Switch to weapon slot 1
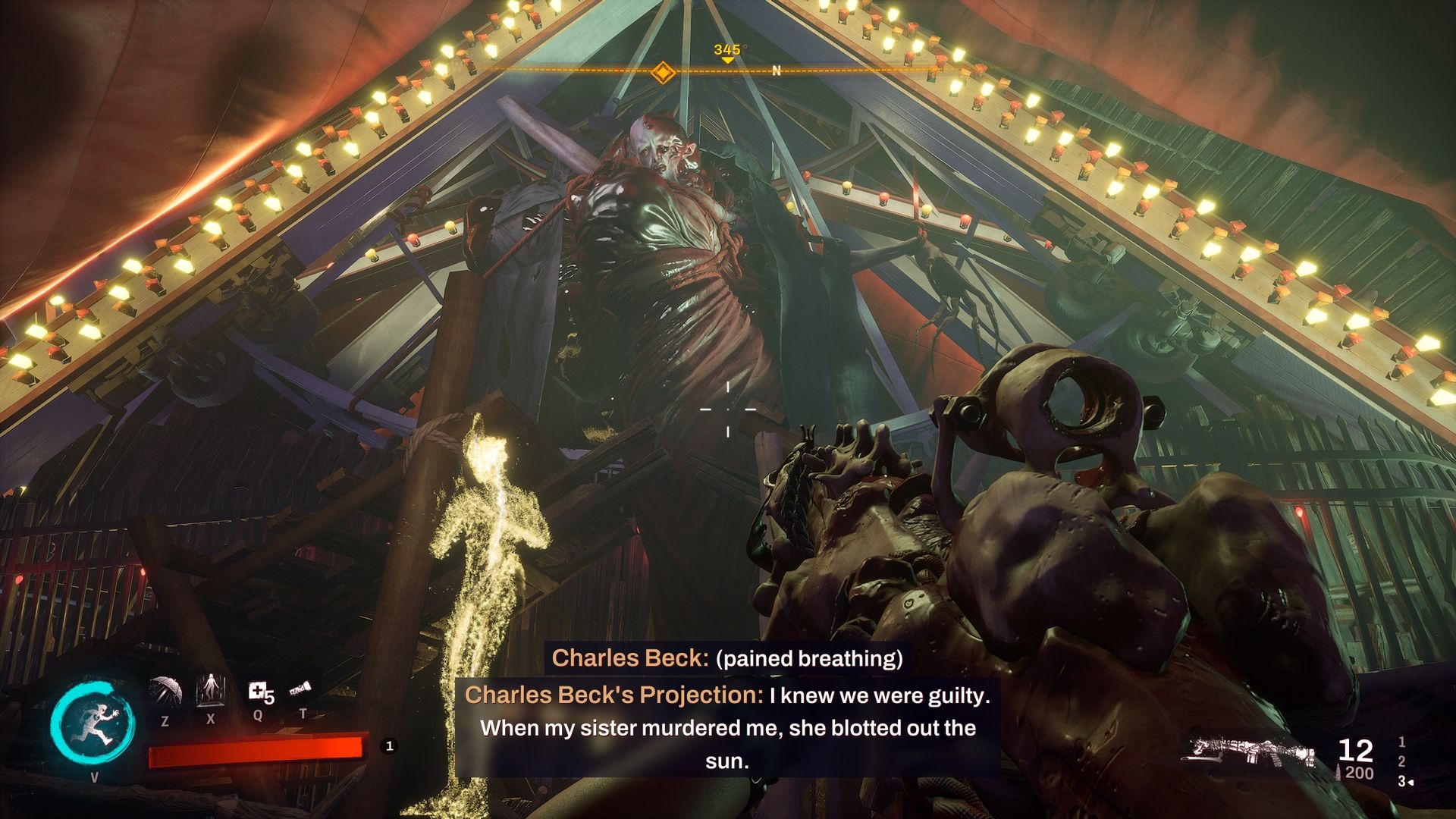Viewport: 1456px width, 819px height. [x=1402, y=743]
